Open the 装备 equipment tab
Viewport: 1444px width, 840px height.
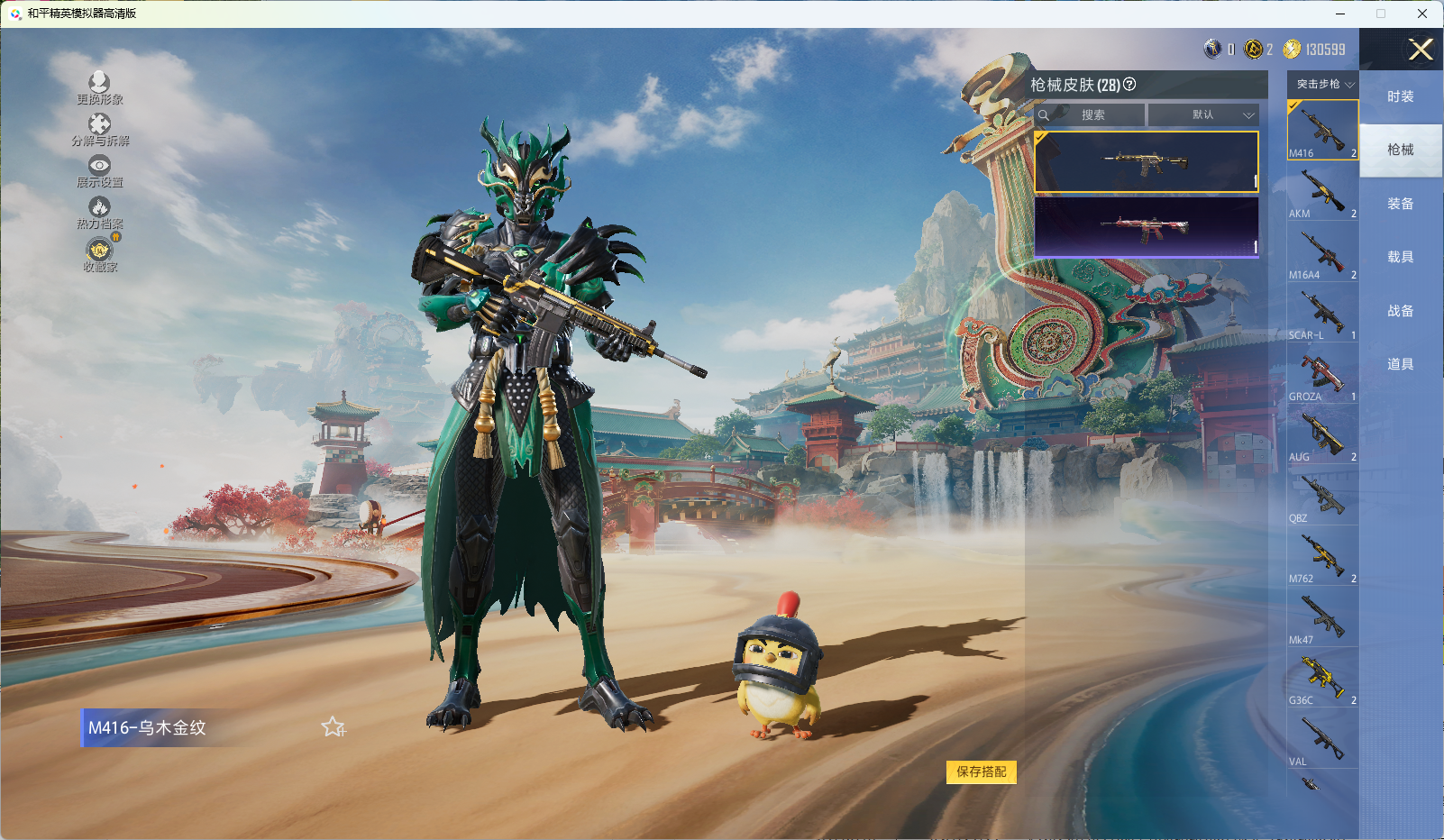(x=1400, y=204)
